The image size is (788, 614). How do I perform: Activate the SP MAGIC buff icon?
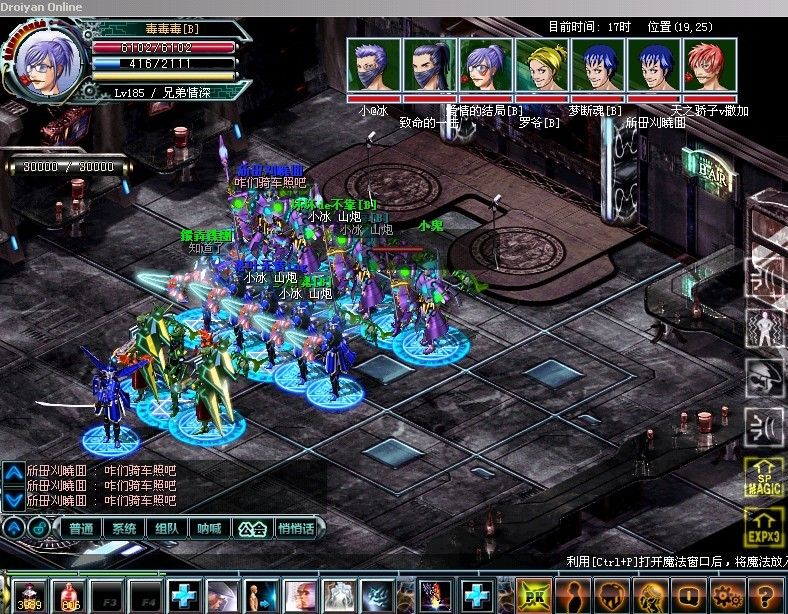764,478
